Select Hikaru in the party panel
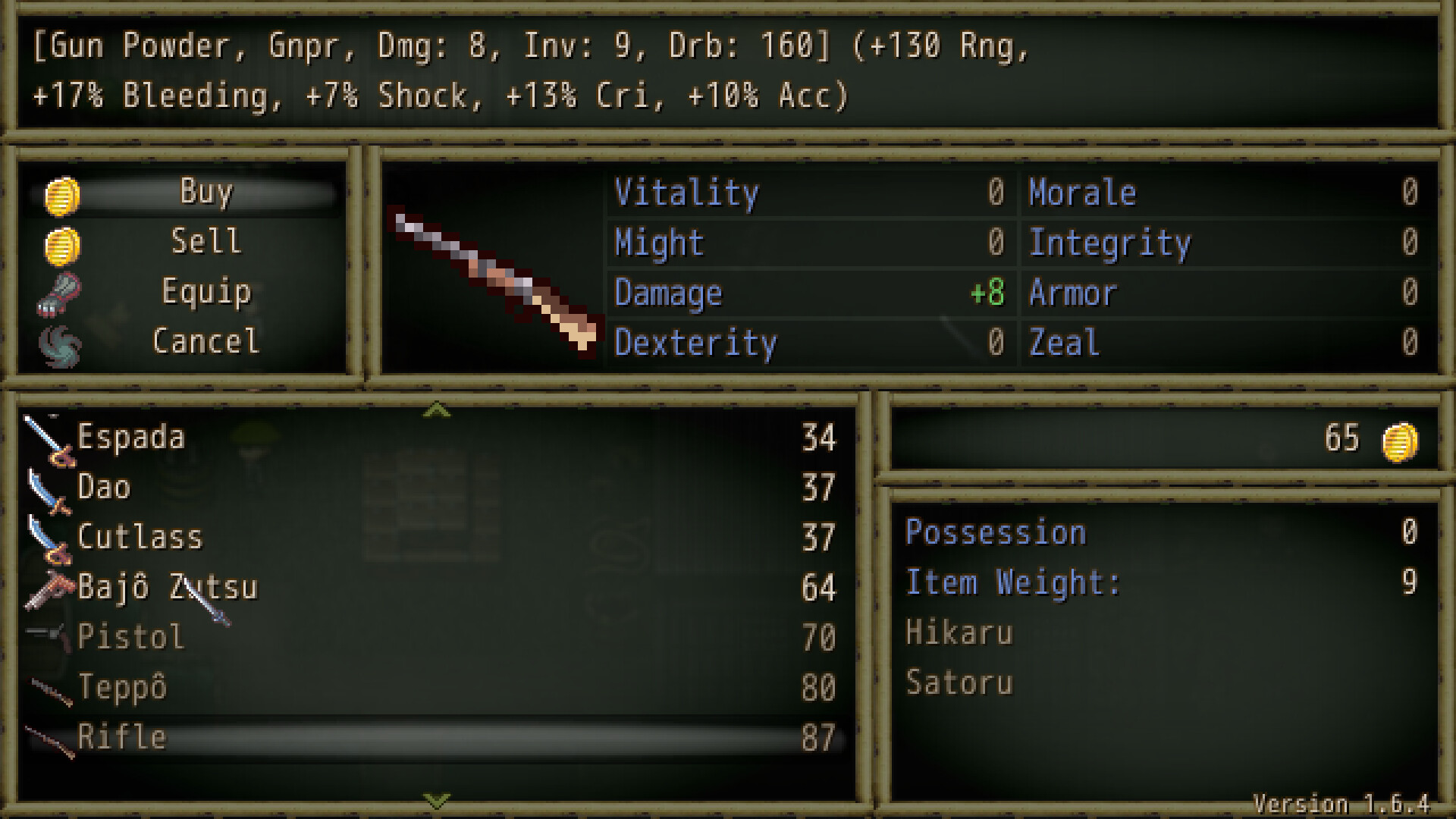Screen dimensions: 1456x819 point(959,632)
